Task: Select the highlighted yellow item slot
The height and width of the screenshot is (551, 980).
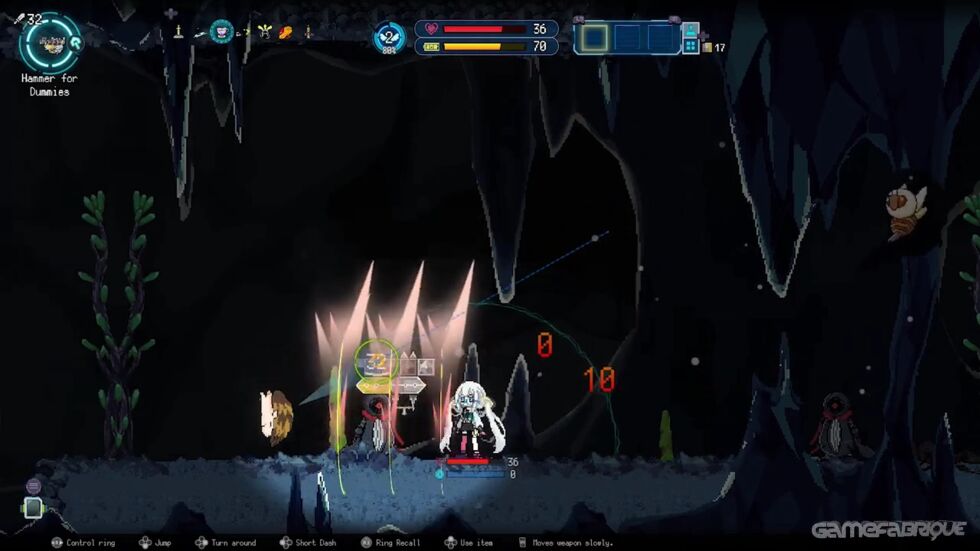Action: click(595, 38)
